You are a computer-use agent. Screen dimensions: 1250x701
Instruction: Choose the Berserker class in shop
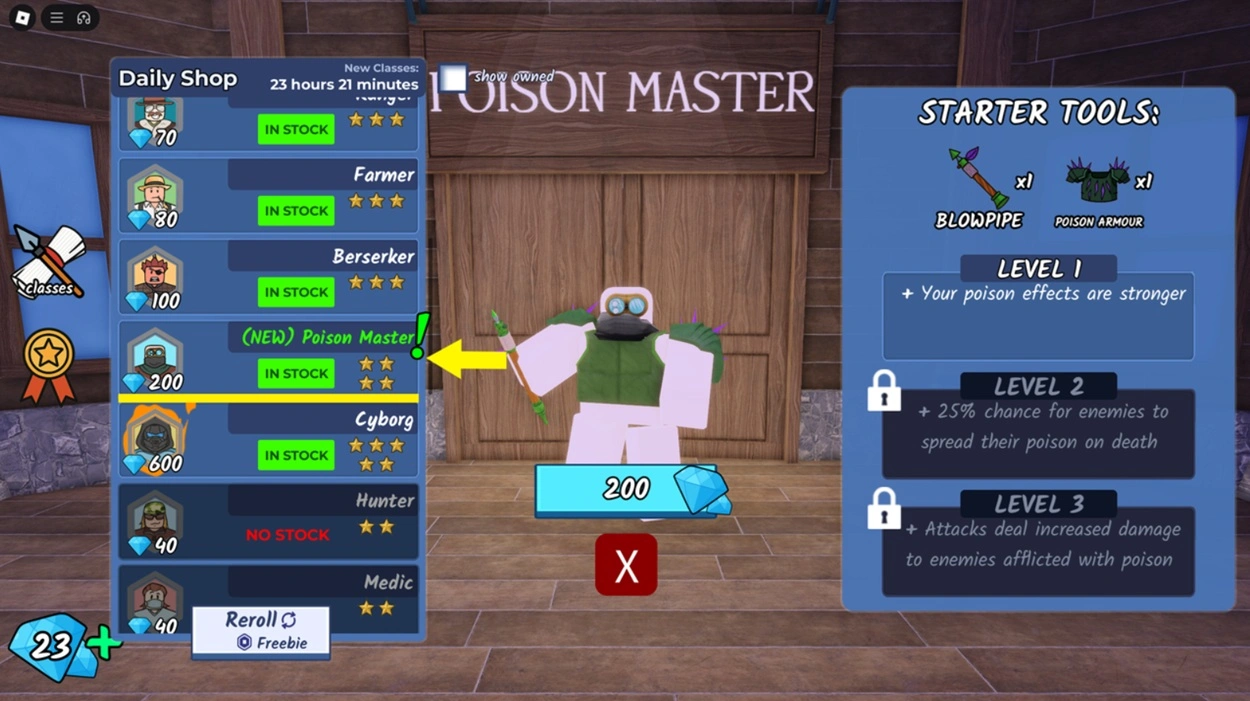[268, 277]
